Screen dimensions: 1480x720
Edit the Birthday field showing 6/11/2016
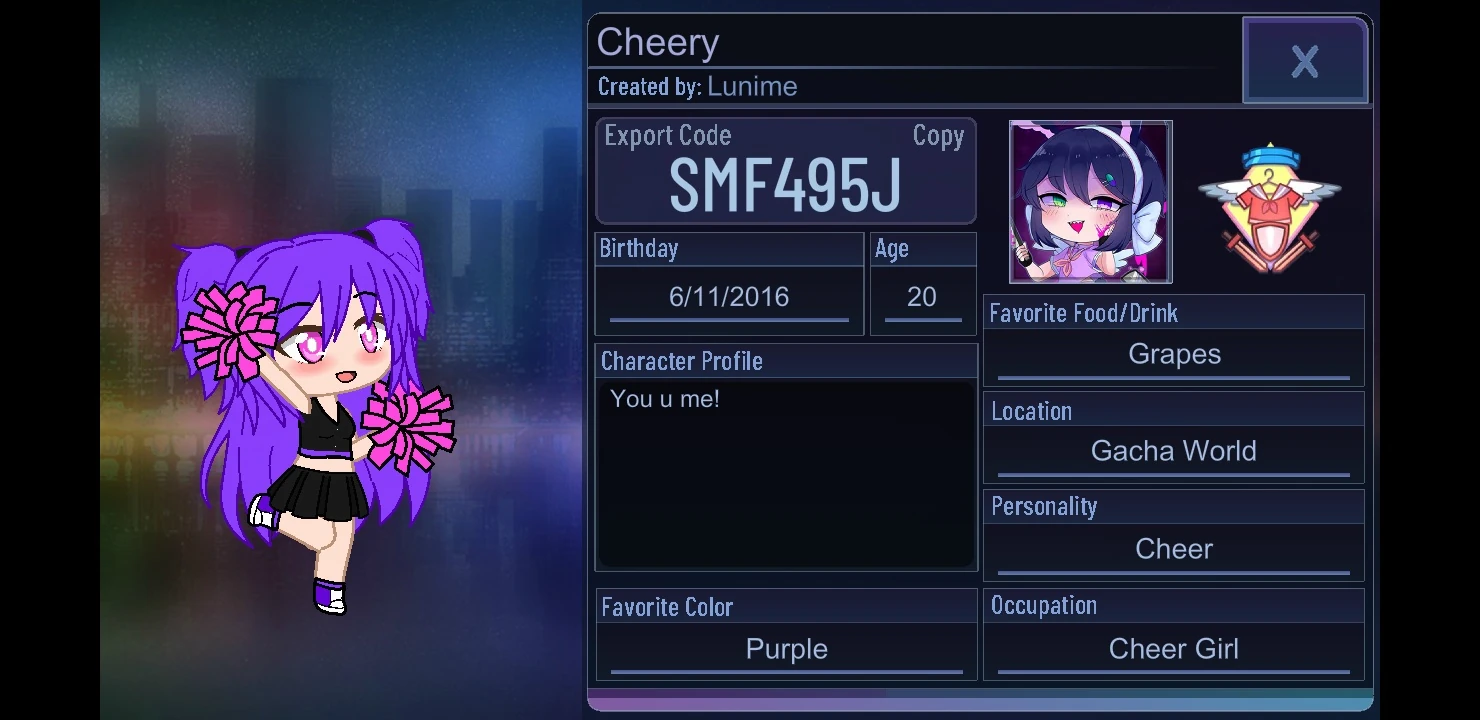tap(728, 296)
